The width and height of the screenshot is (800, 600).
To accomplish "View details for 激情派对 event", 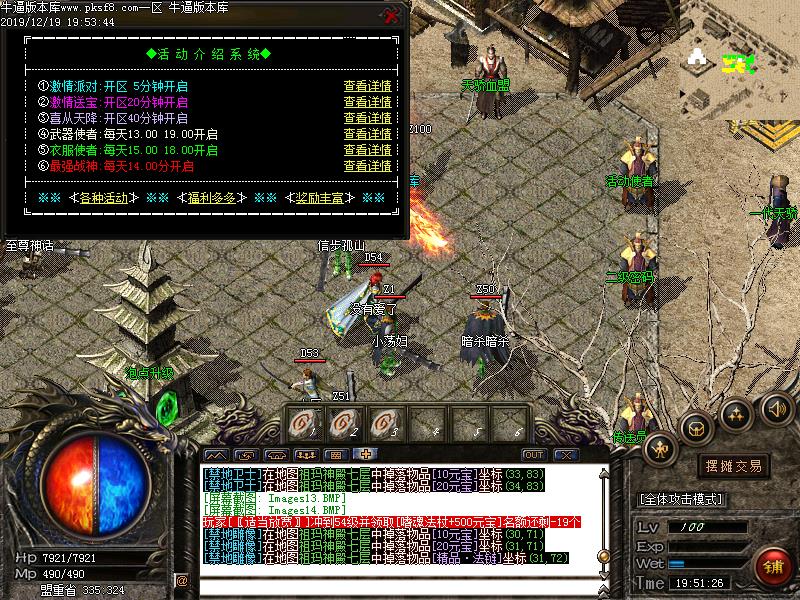I will pos(367,87).
